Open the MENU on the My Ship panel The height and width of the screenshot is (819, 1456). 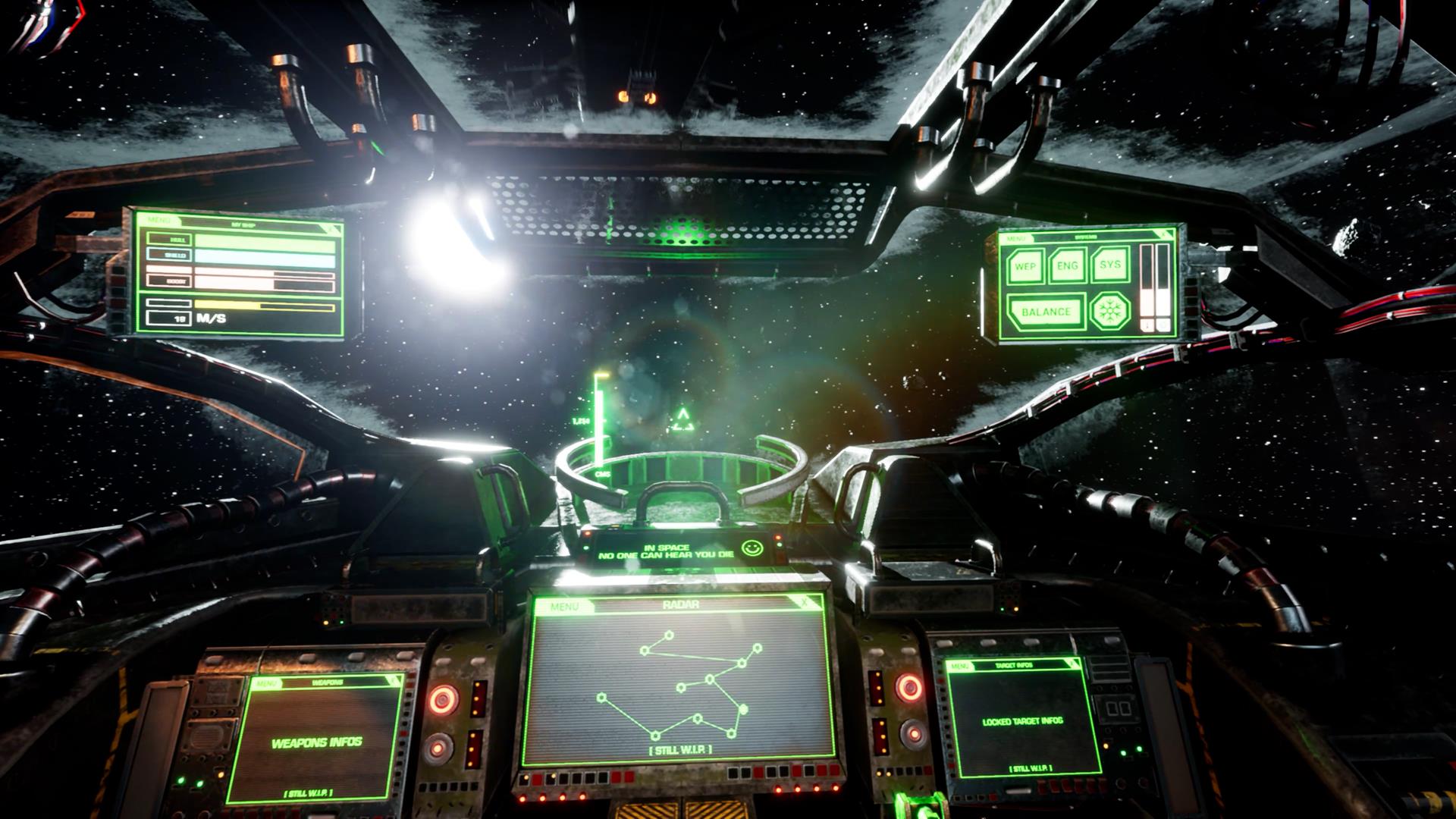(158, 219)
